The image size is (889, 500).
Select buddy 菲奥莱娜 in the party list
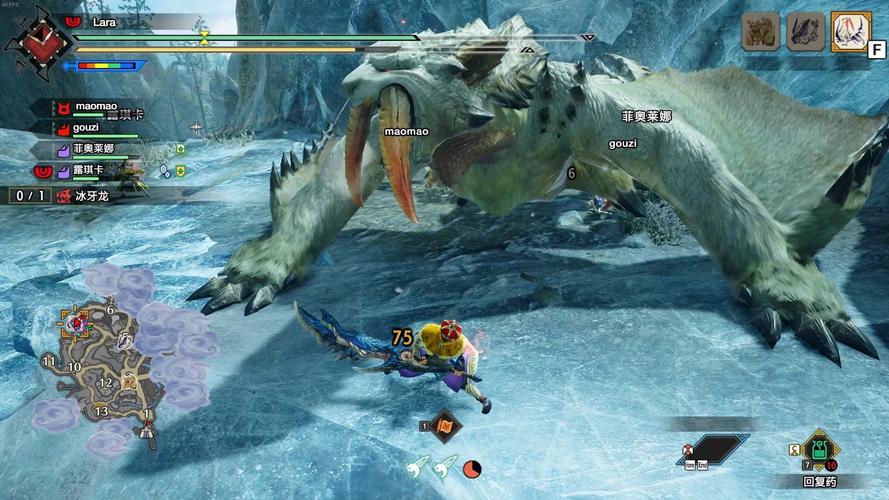95,149
